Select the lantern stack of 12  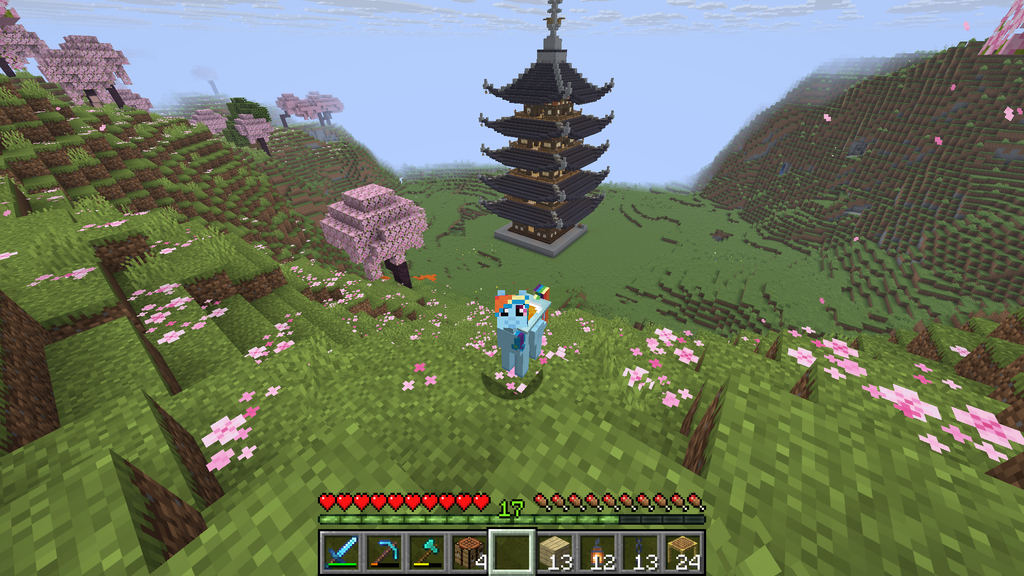[x=598, y=552]
